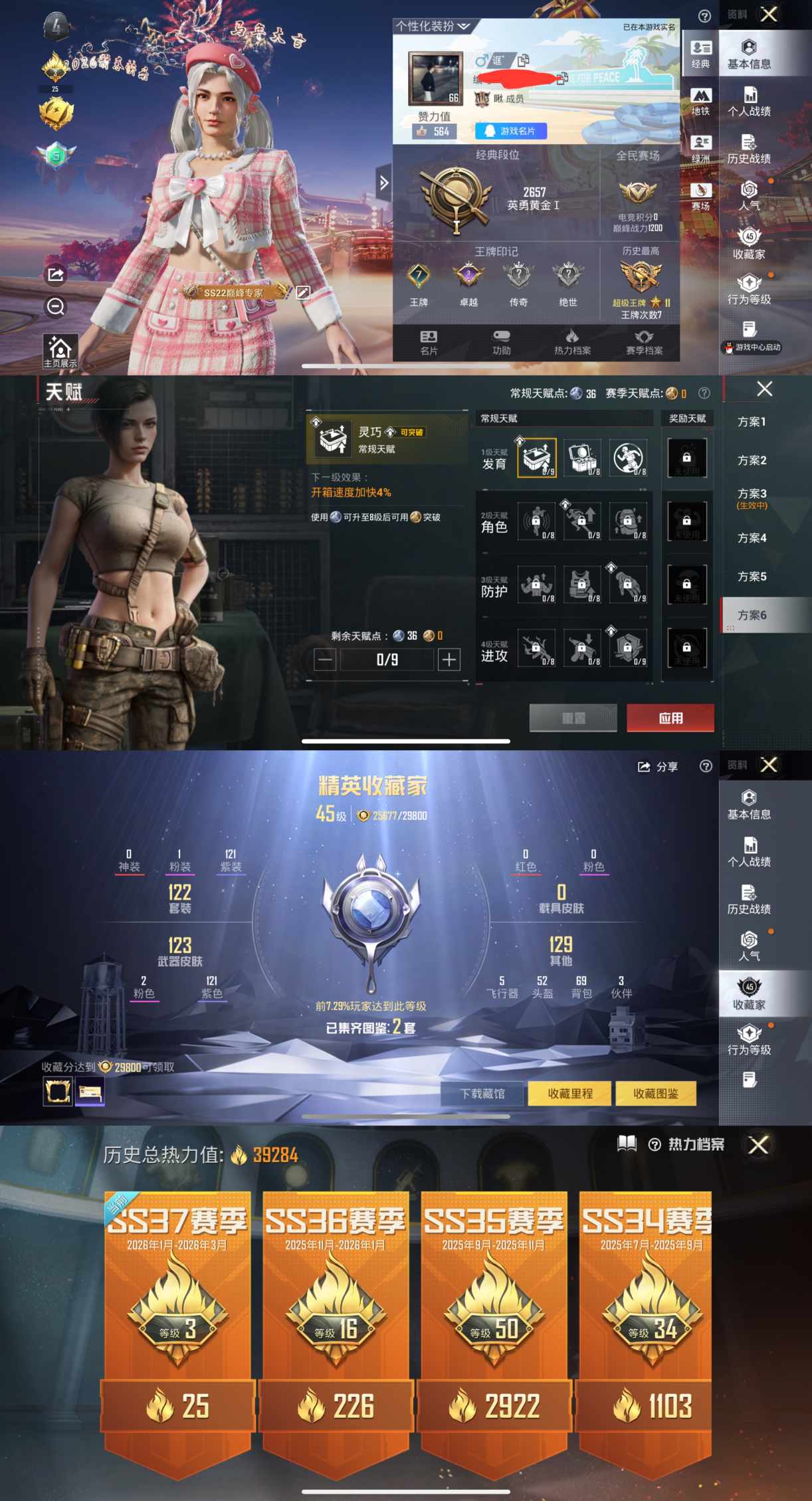Increase talent points with the plus button
The height and width of the screenshot is (1501, 812).
click(449, 659)
